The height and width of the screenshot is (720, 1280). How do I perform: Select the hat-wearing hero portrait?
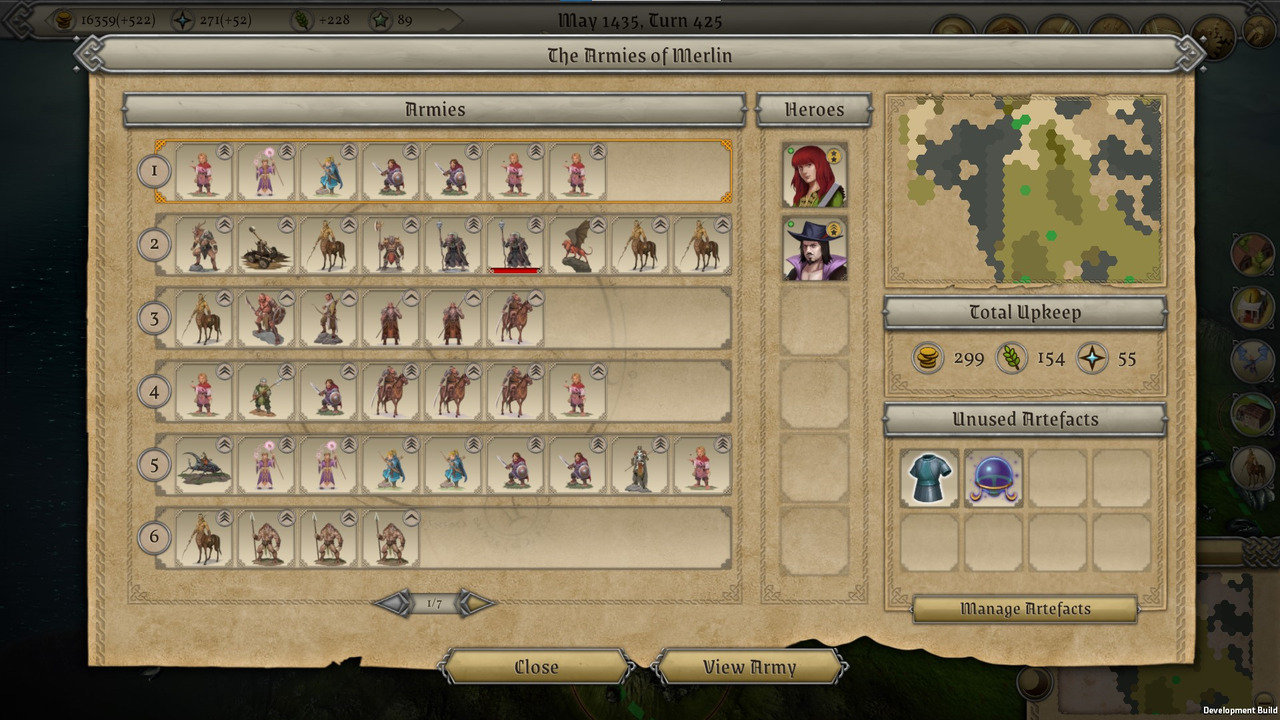[815, 249]
